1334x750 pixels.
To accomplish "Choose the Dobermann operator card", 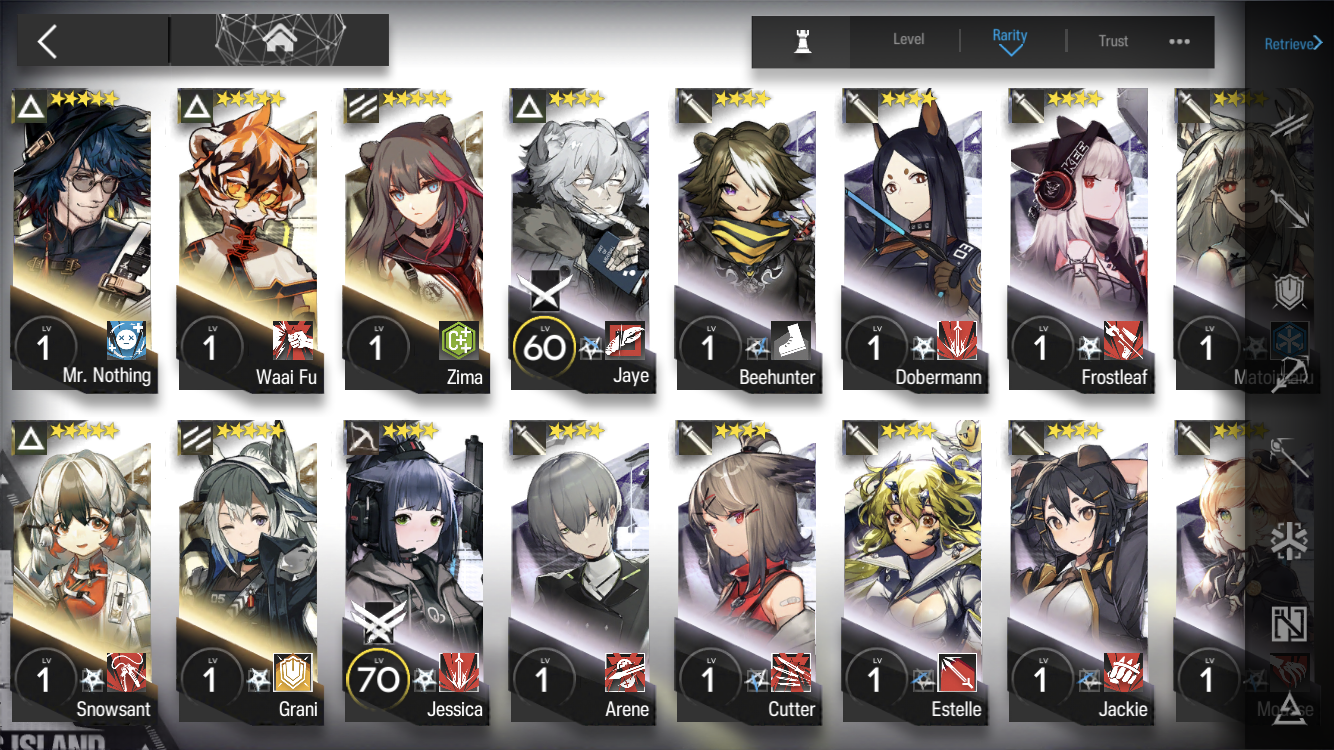I will 914,240.
